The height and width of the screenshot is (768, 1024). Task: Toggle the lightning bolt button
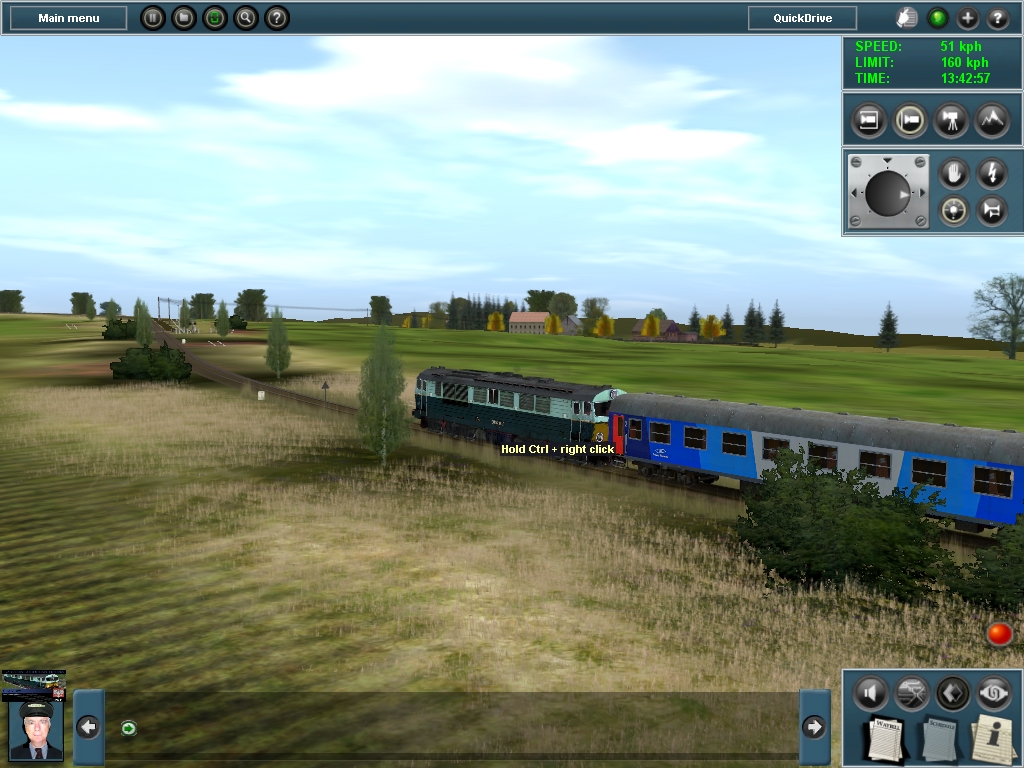coord(991,173)
